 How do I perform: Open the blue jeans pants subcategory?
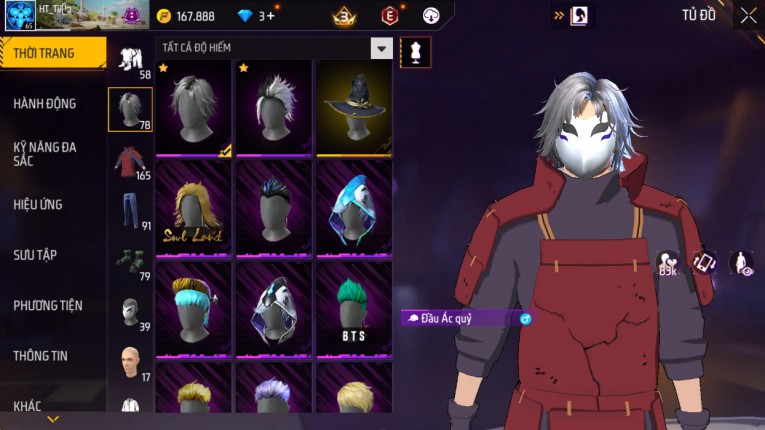pyautogui.click(x=130, y=210)
